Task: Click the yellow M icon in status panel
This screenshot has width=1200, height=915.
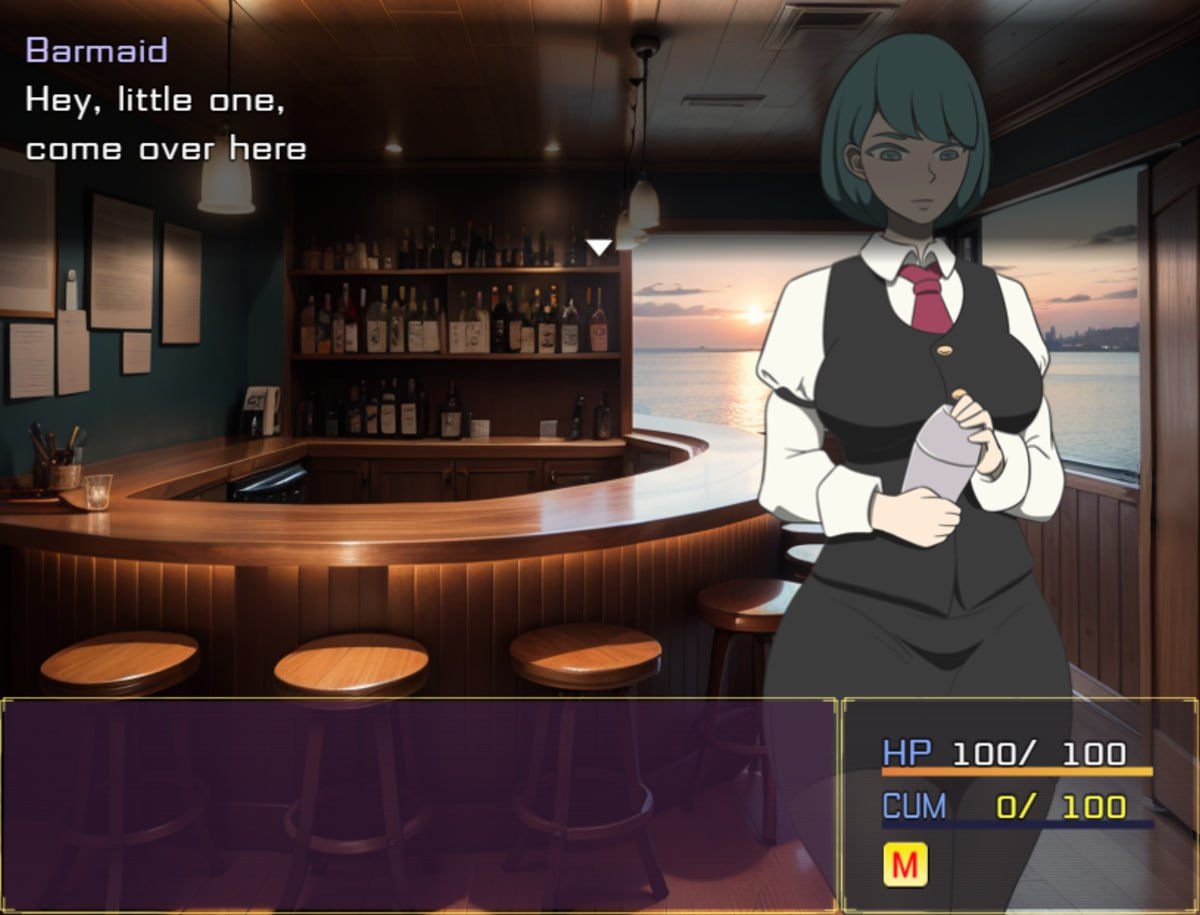Action: click(x=904, y=865)
